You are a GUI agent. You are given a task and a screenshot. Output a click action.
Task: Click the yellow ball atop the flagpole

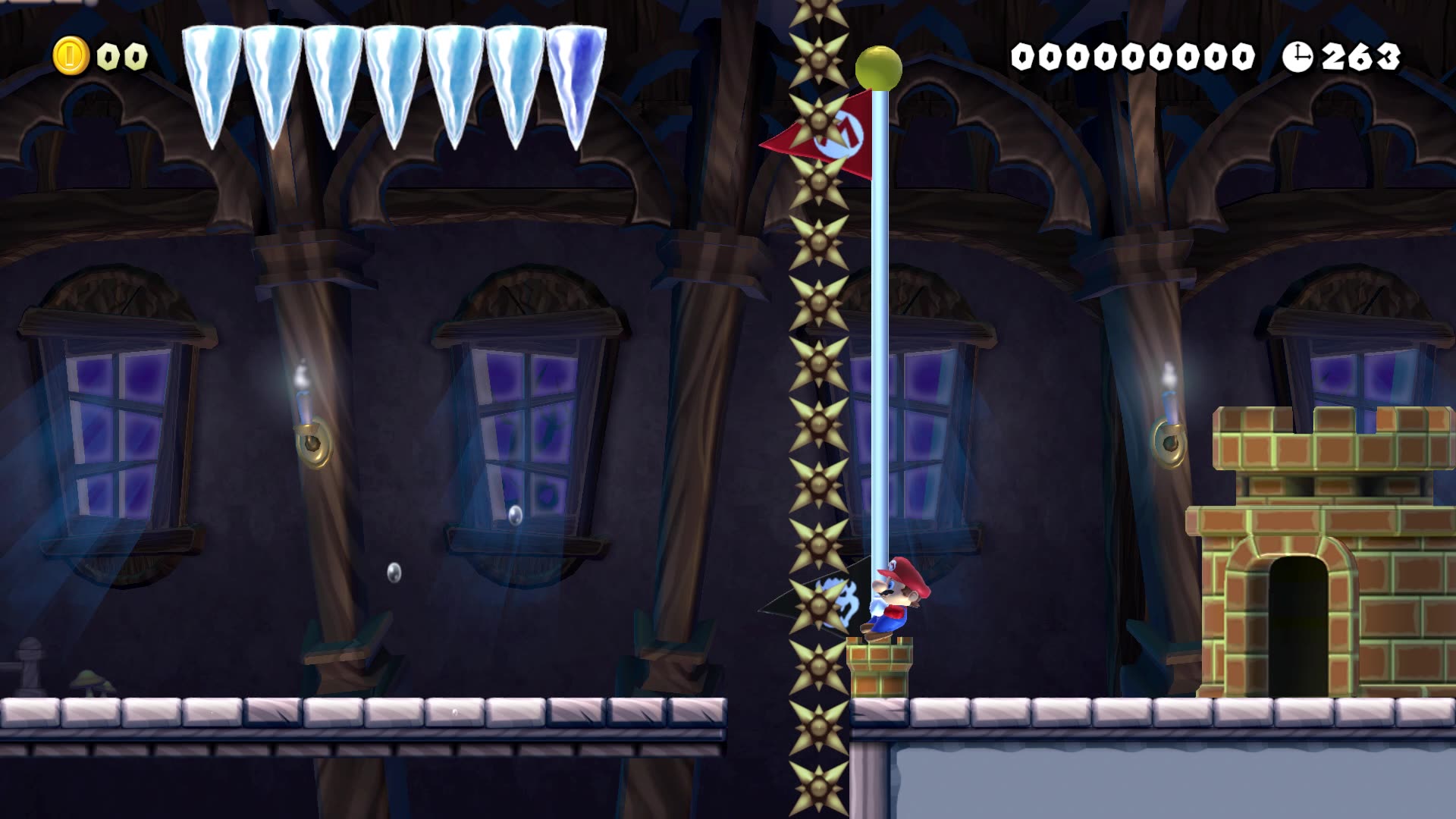(880, 67)
